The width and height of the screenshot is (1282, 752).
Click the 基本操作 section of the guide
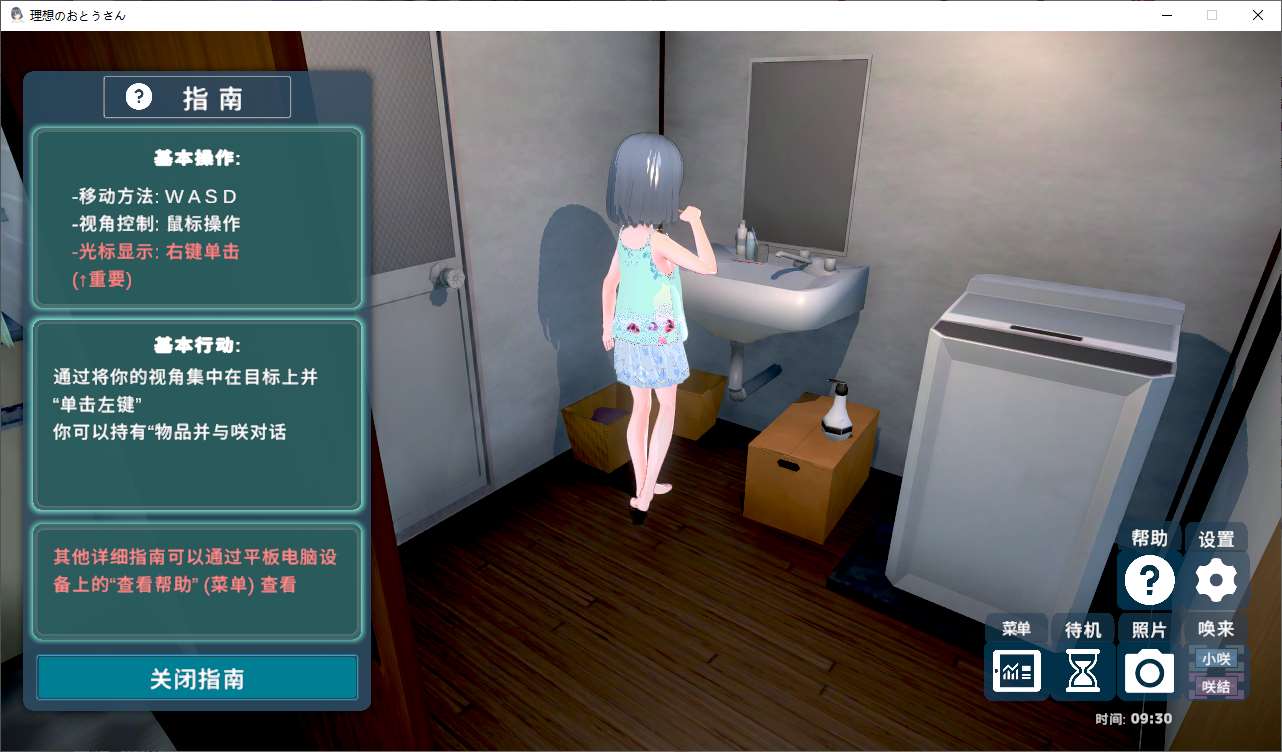point(196,215)
